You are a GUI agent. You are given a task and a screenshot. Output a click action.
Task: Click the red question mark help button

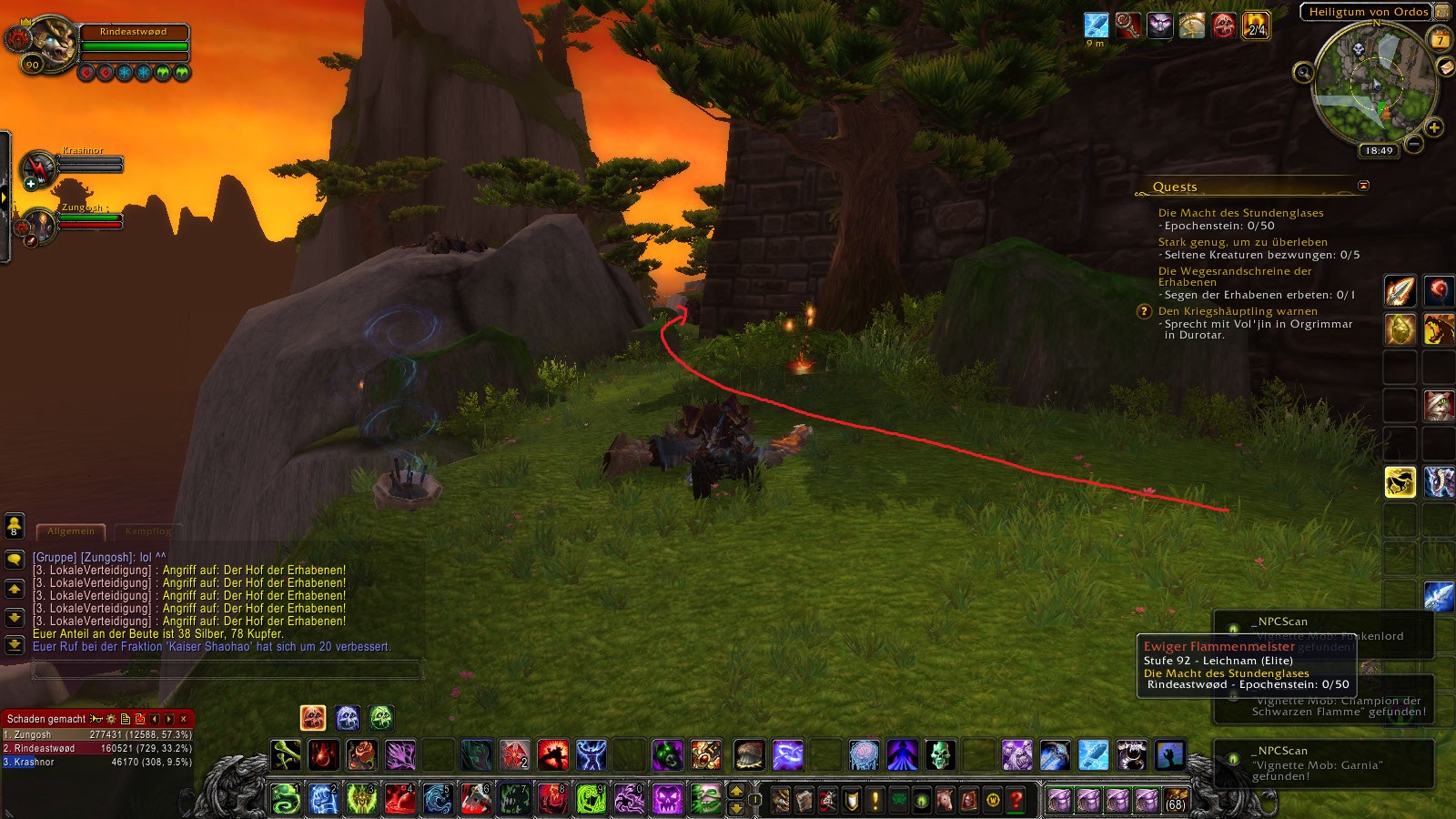point(1016,800)
